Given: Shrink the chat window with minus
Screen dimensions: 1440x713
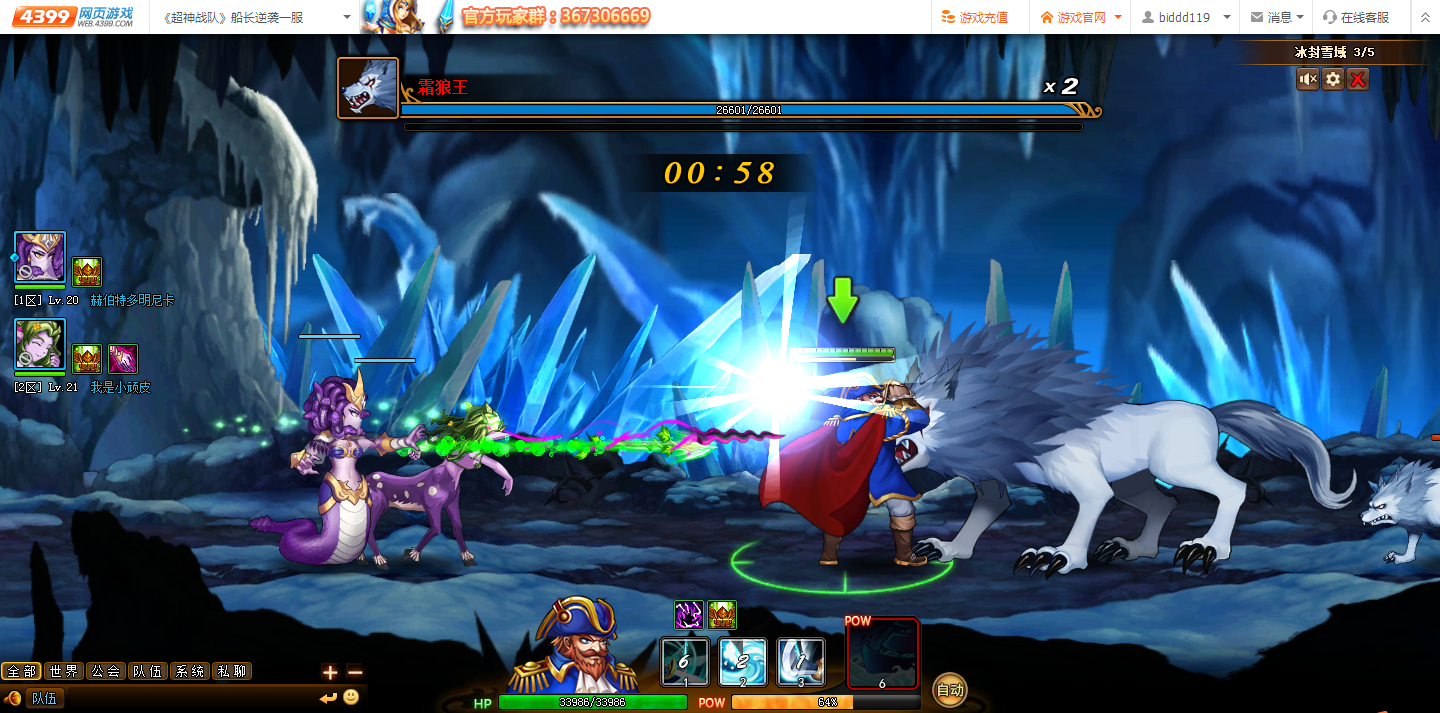Looking at the screenshot, I should [354, 672].
